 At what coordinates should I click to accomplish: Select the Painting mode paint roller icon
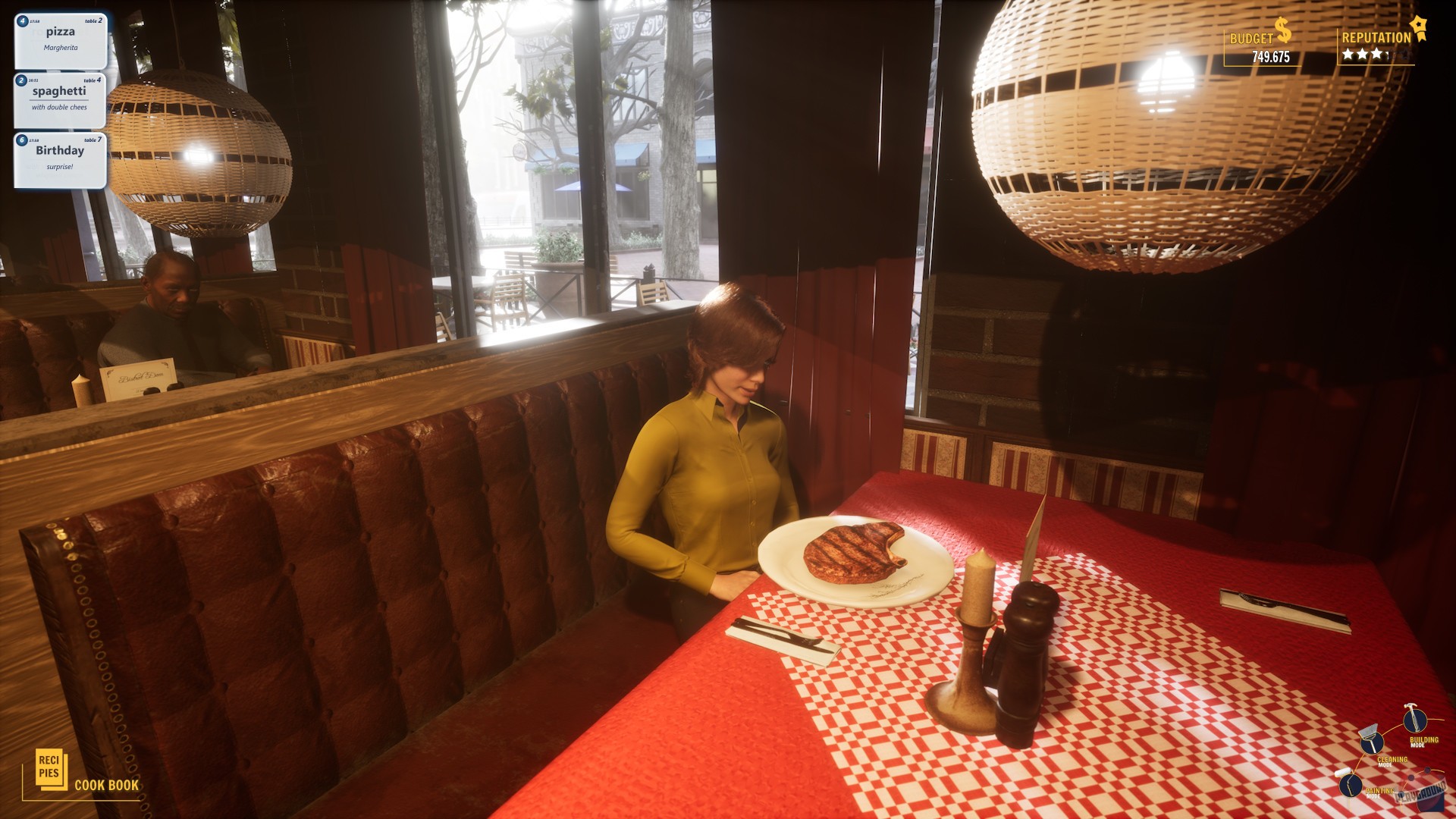pyautogui.click(x=1350, y=785)
